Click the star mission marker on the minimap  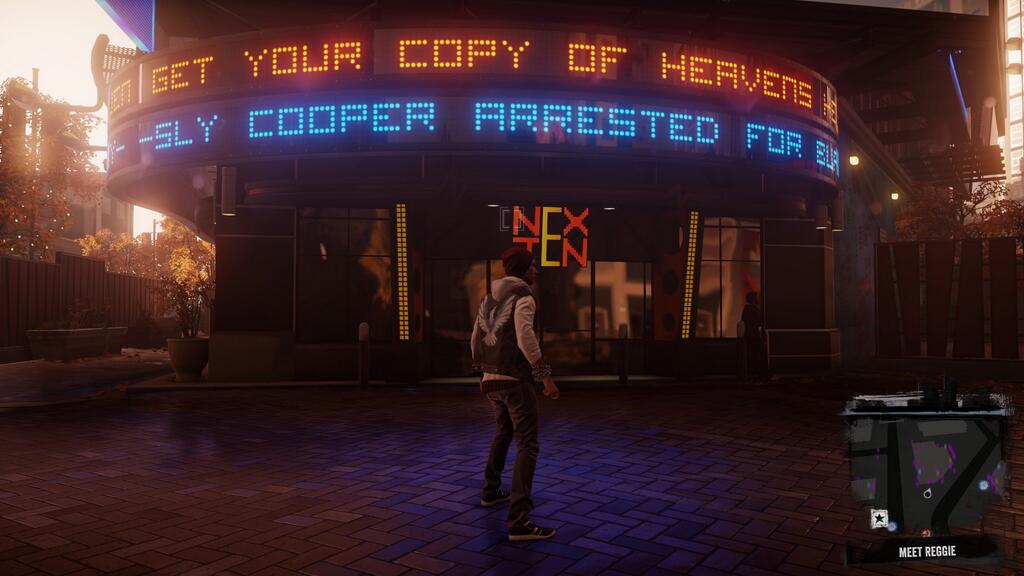tap(880, 518)
